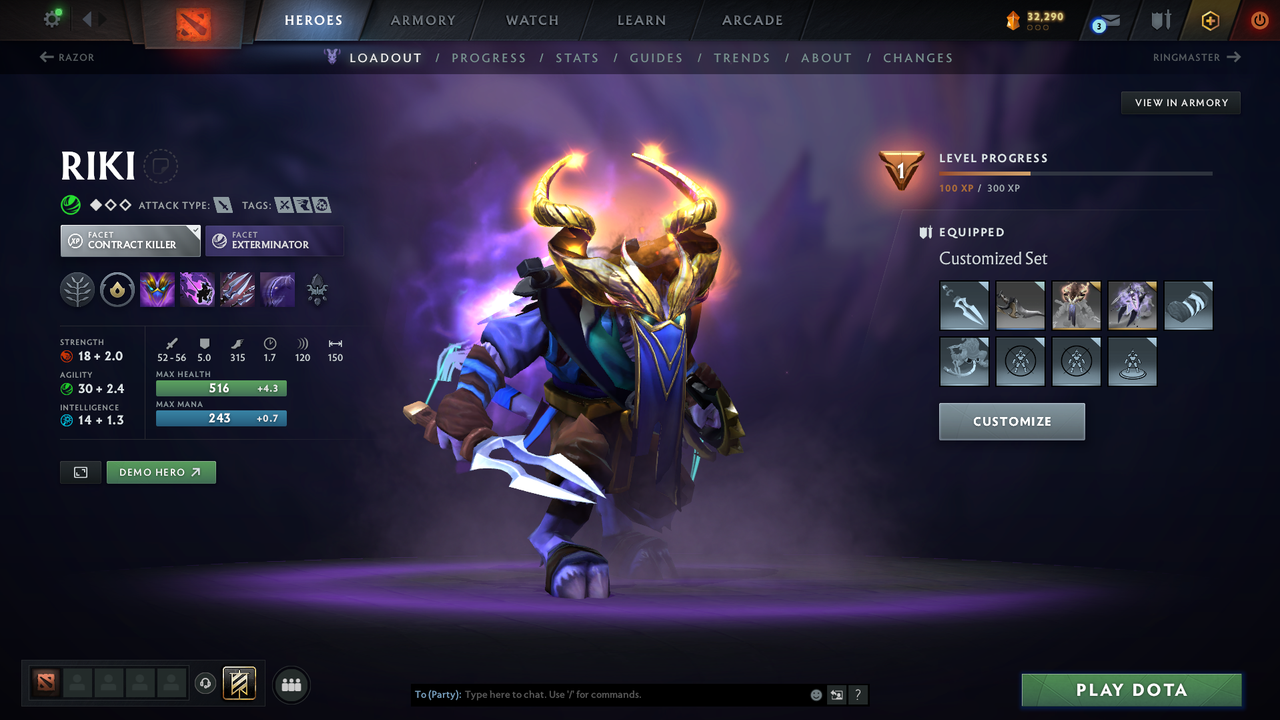The width and height of the screenshot is (1280, 720).
Task: Open Riki's Smoke Screen ability icon
Action: 157,289
